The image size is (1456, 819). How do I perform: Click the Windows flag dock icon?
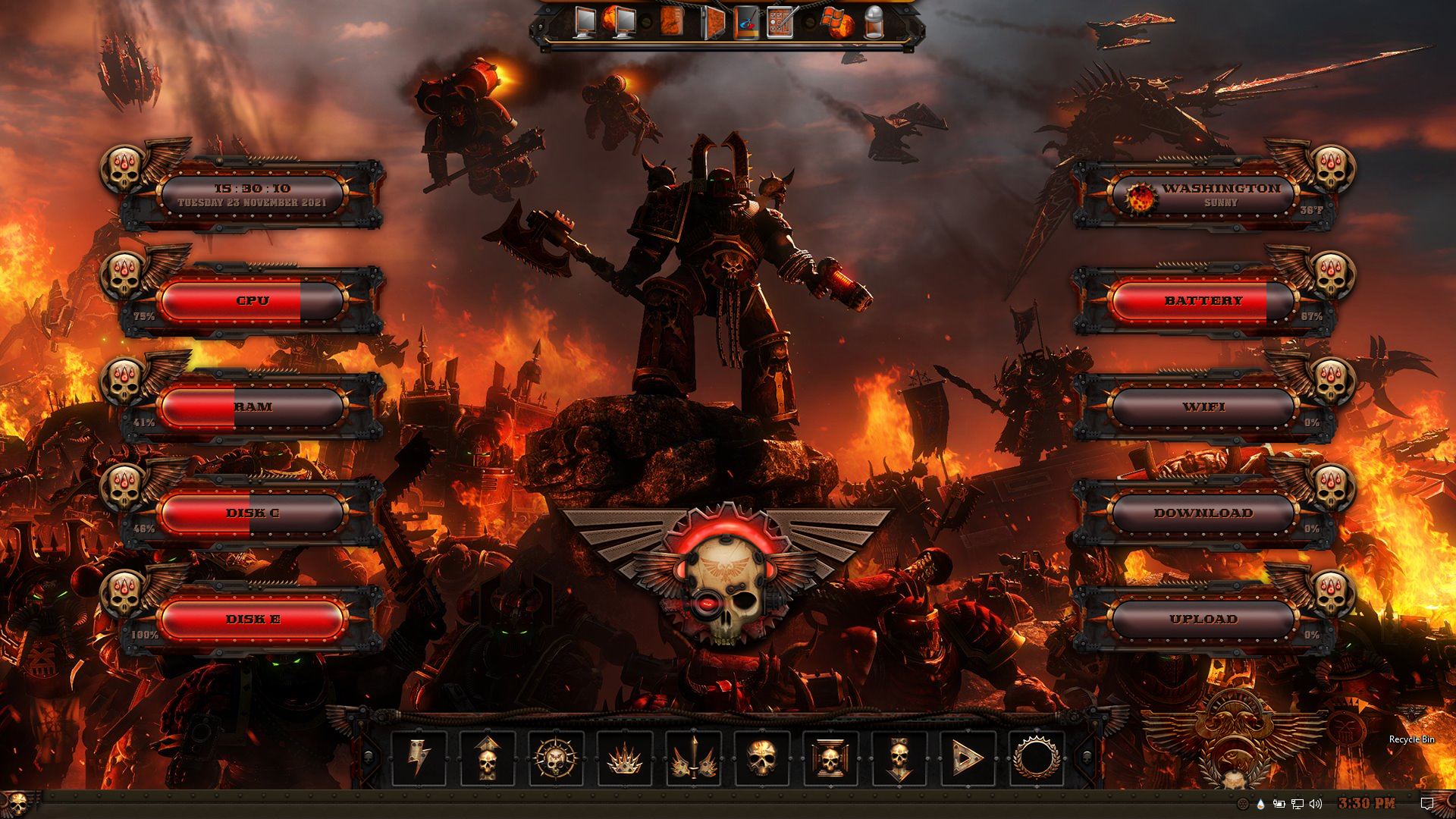[836, 23]
